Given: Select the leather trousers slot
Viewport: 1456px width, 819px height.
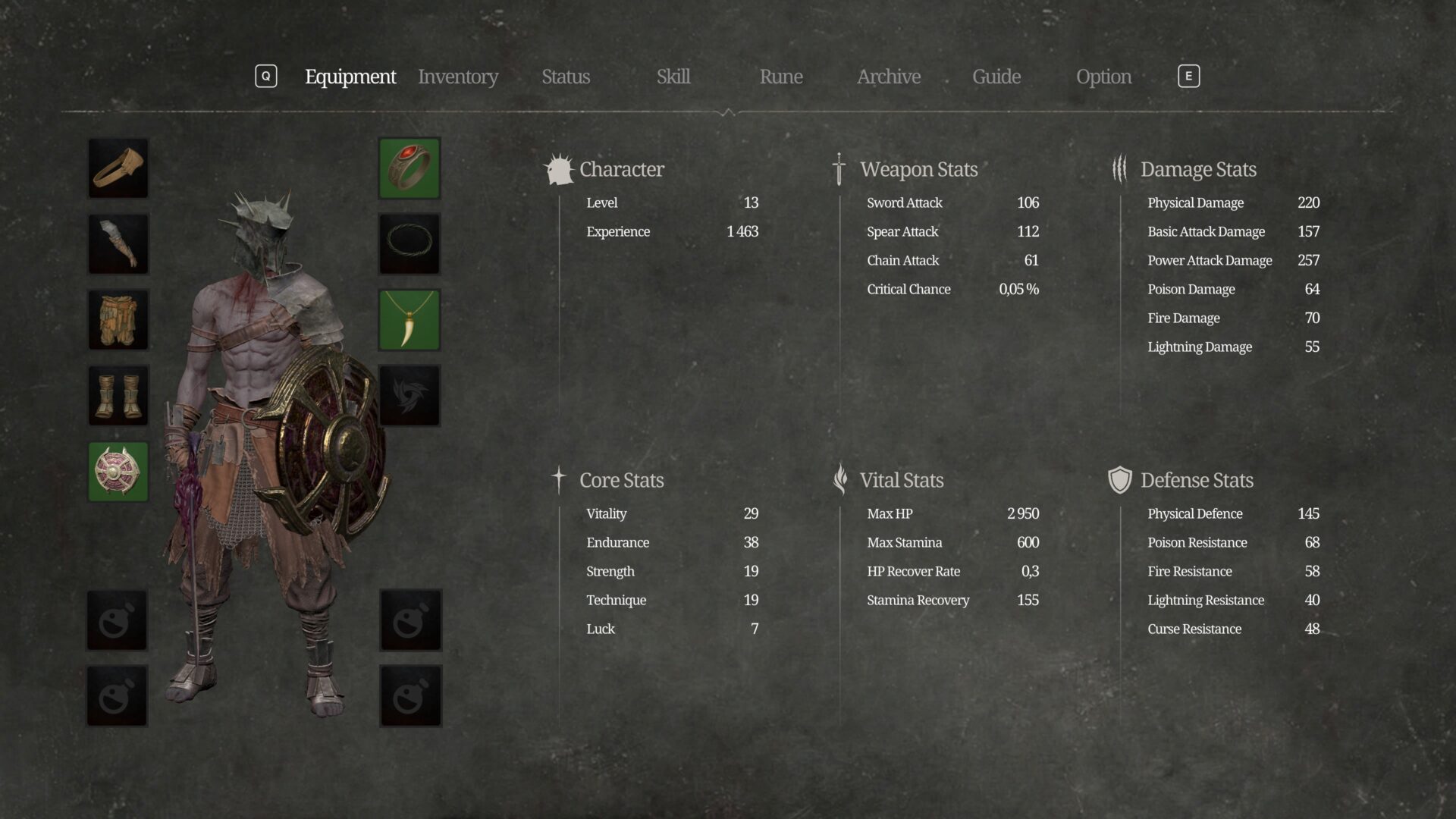Looking at the screenshot, I should click(x=118, y=320).
